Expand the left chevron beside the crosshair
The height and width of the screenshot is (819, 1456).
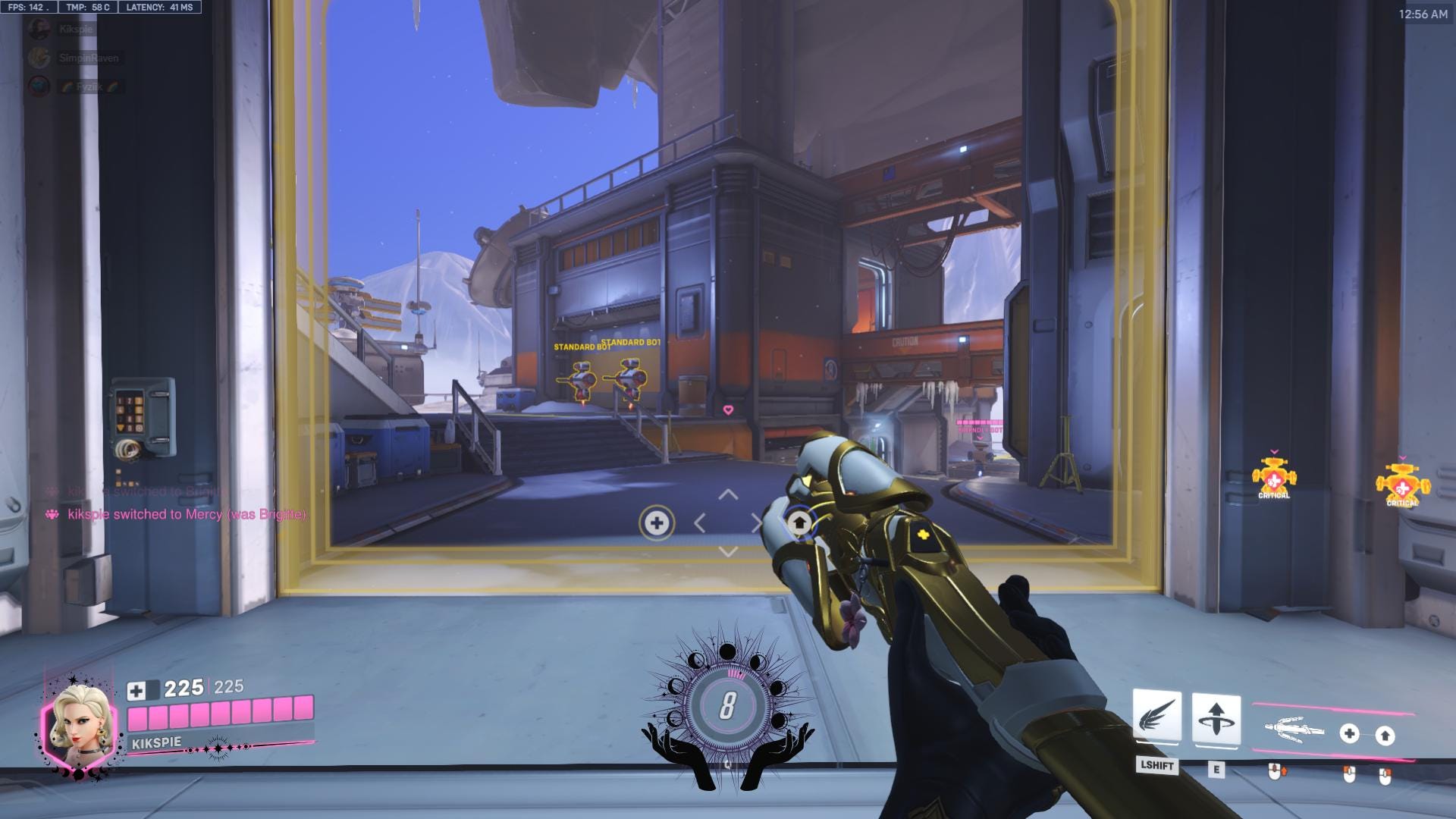click(699, 523)
